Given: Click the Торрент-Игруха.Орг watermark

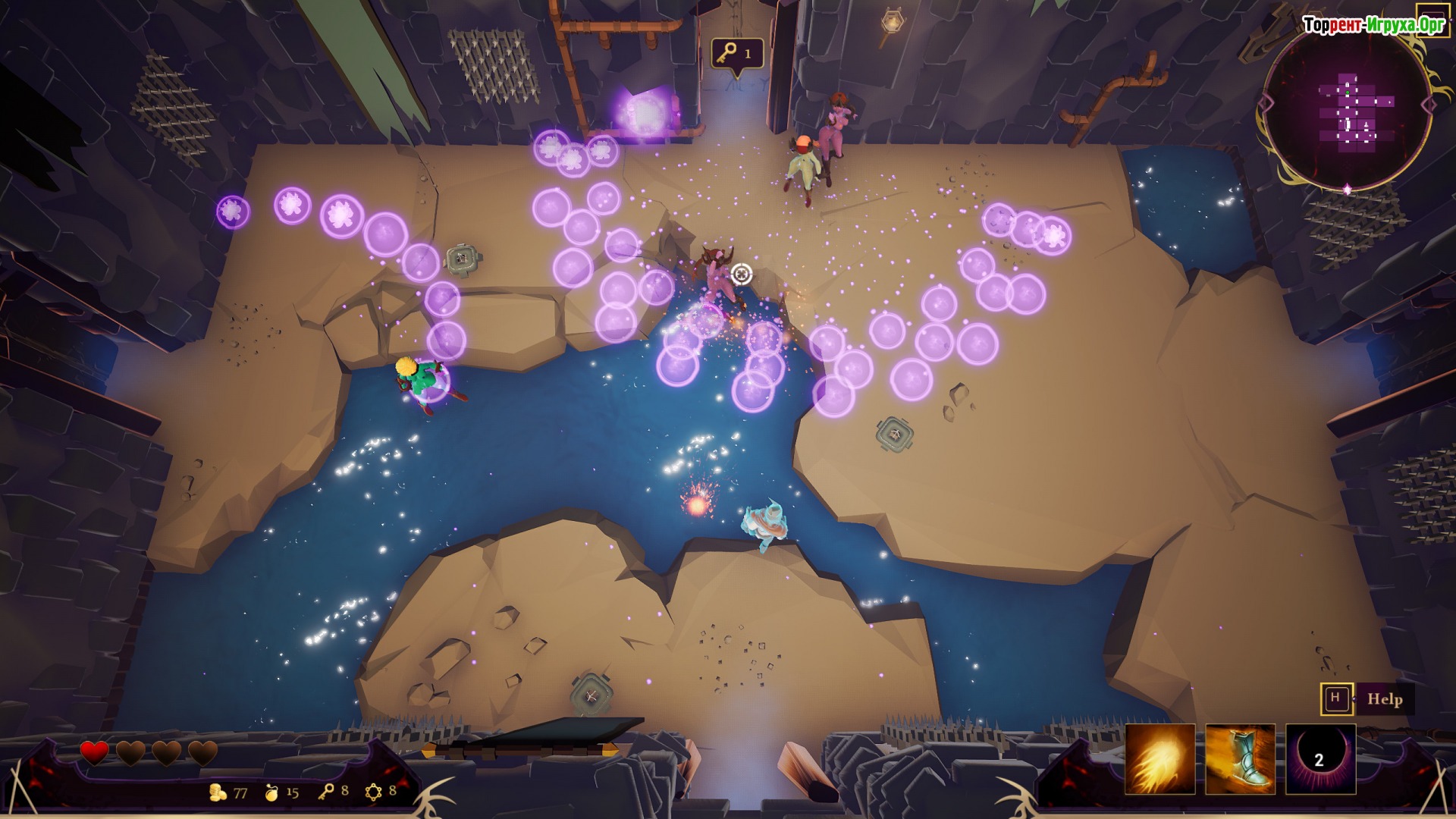Looking at the screenshot, I should point(1373,25).
